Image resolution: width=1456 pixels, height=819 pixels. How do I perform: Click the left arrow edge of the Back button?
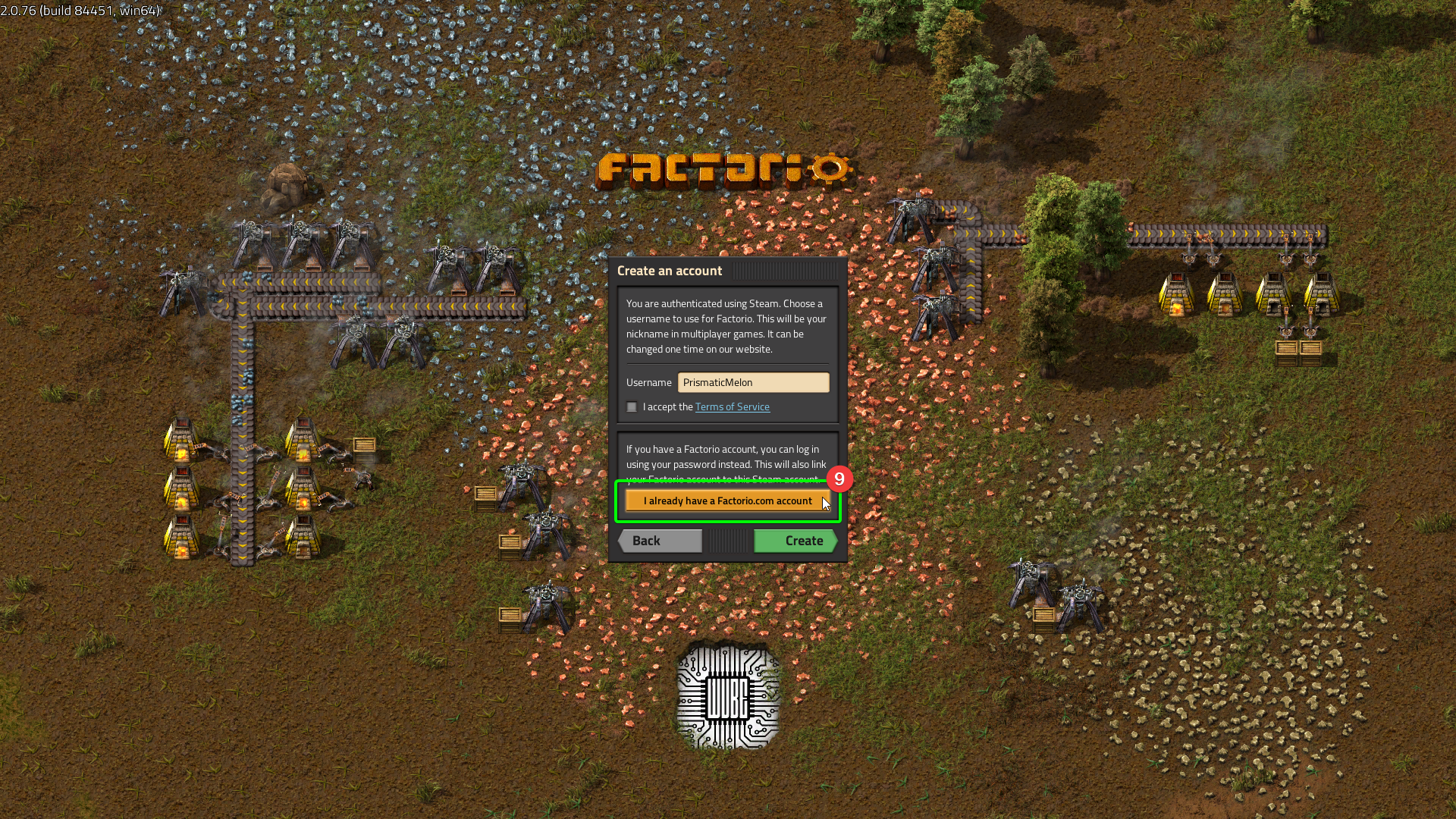[x=622, y=541]
